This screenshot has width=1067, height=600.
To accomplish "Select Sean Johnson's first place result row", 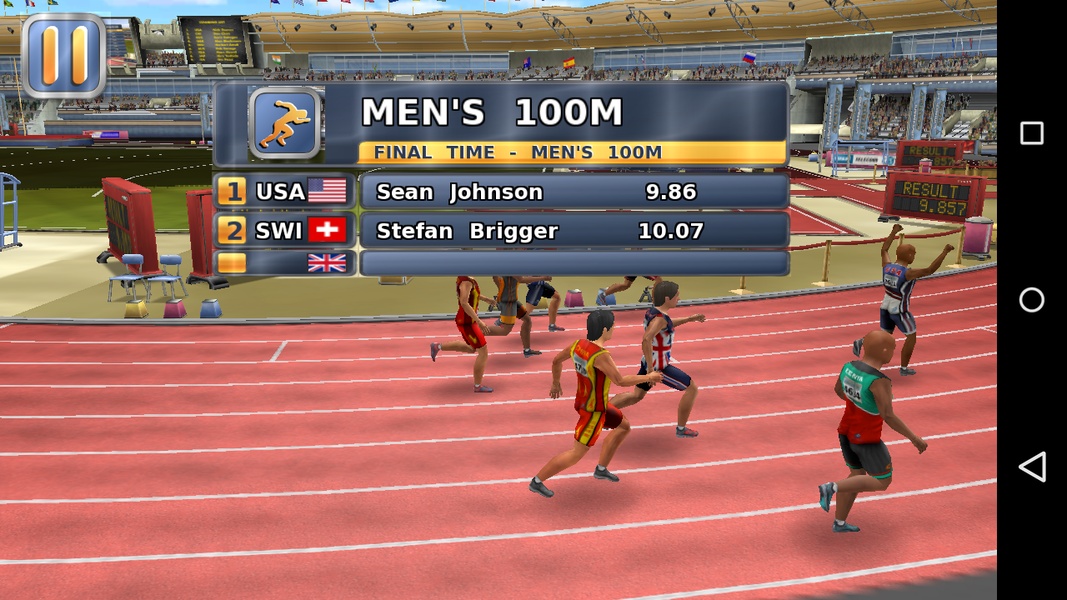I will pyautogui.click(x=573, y=192).
